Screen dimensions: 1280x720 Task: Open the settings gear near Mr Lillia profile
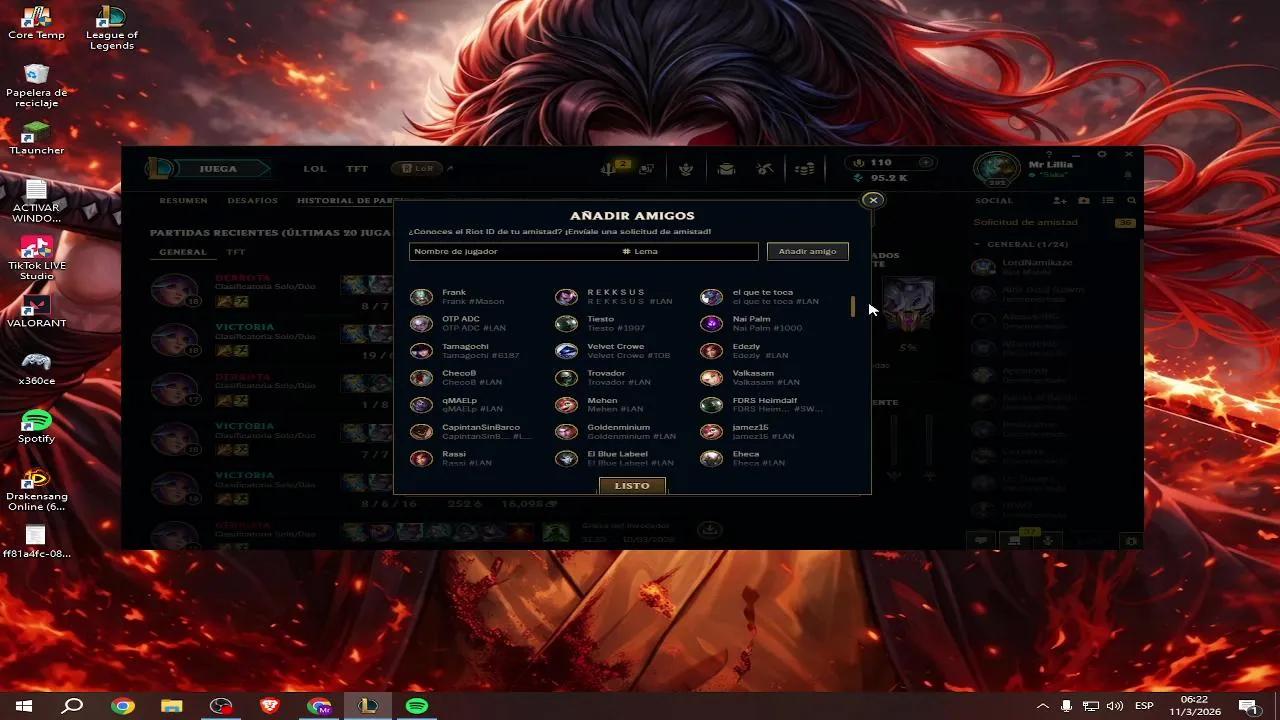1102,155
